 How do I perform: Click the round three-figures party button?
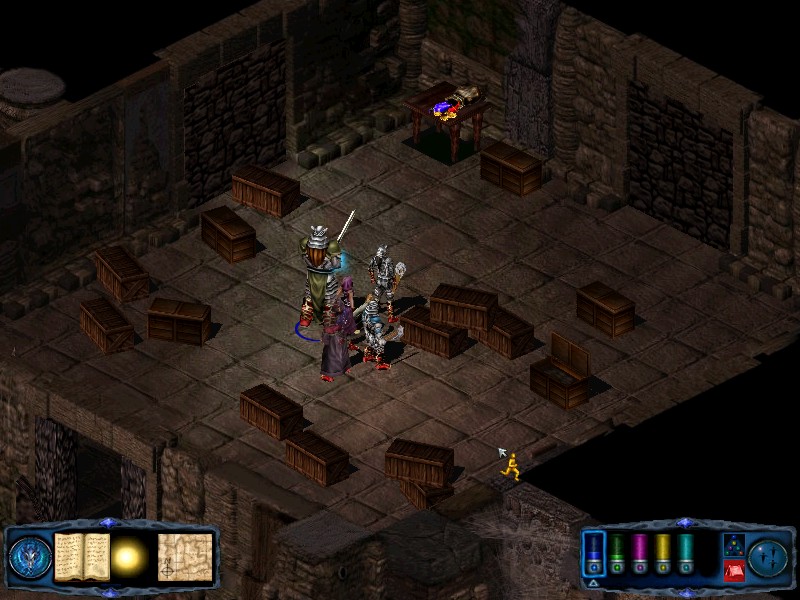point(770,556)
